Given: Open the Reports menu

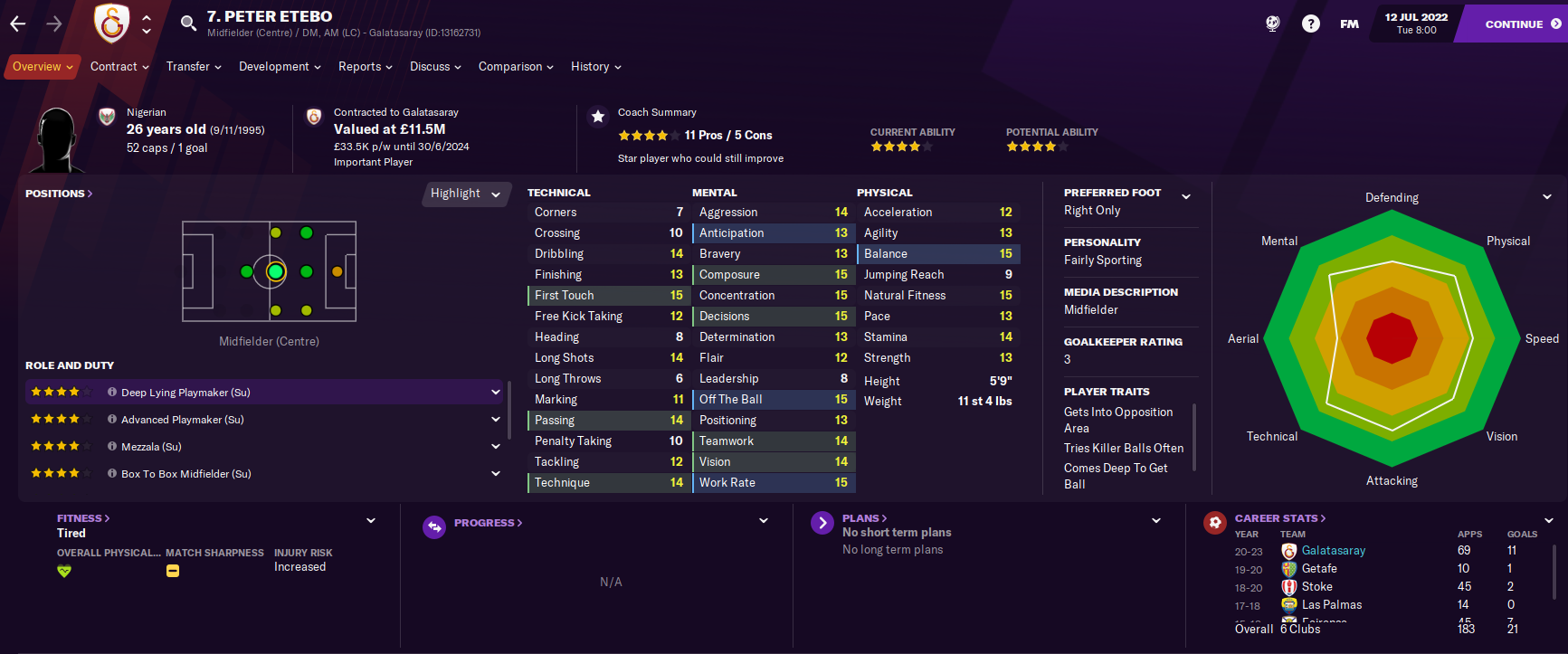Looking at the screenshot, I should tap(365, 67).
